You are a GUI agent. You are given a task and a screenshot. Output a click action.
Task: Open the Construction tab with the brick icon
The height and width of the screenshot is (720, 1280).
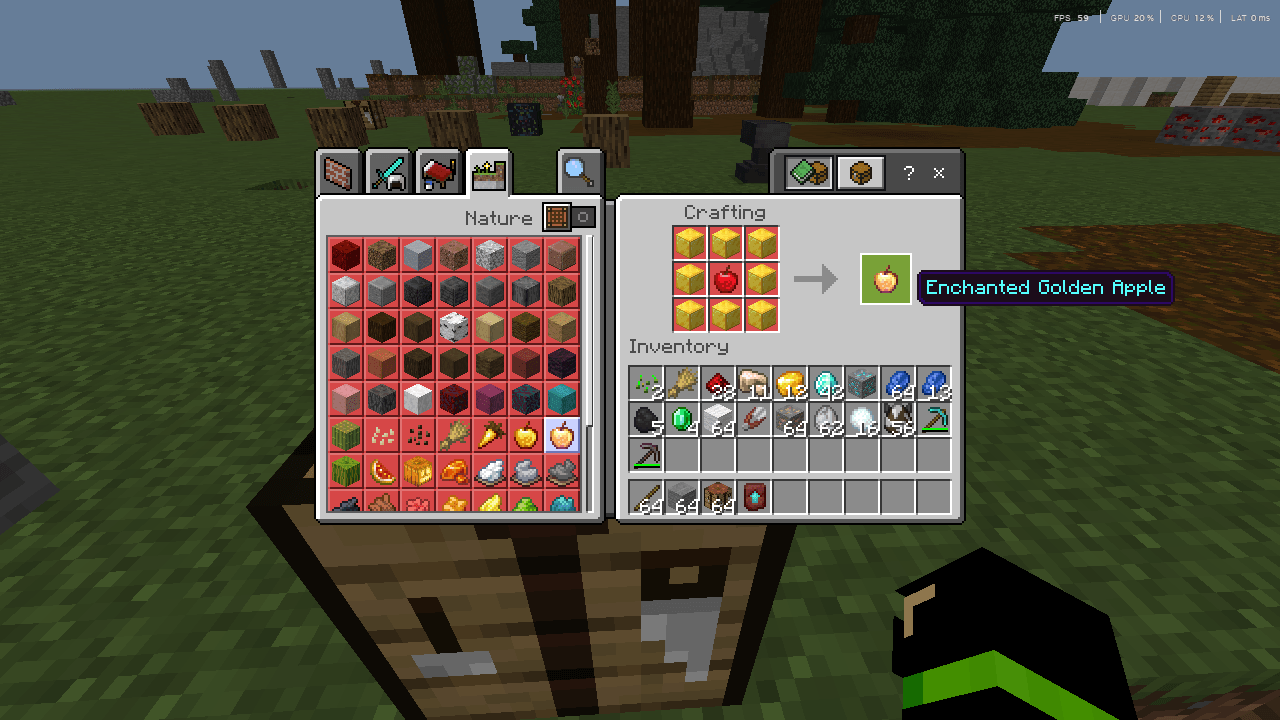338,171
